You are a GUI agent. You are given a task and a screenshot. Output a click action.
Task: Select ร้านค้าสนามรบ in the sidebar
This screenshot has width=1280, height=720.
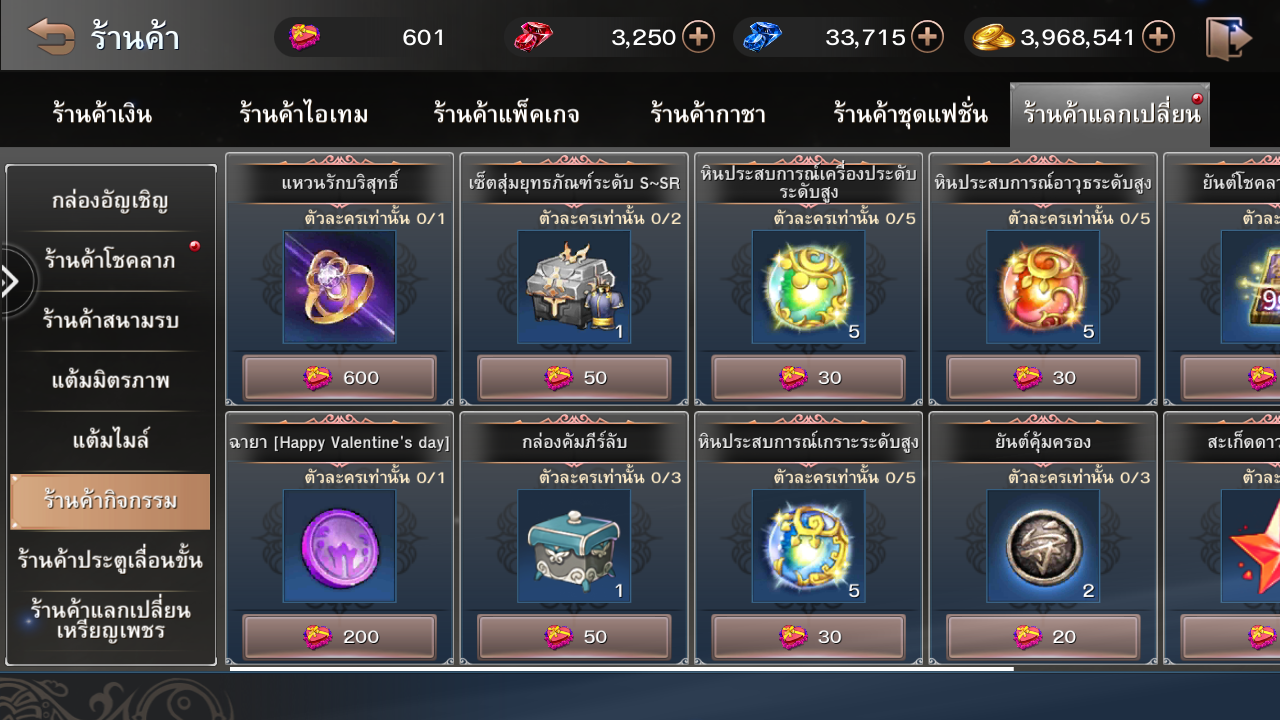110,321
